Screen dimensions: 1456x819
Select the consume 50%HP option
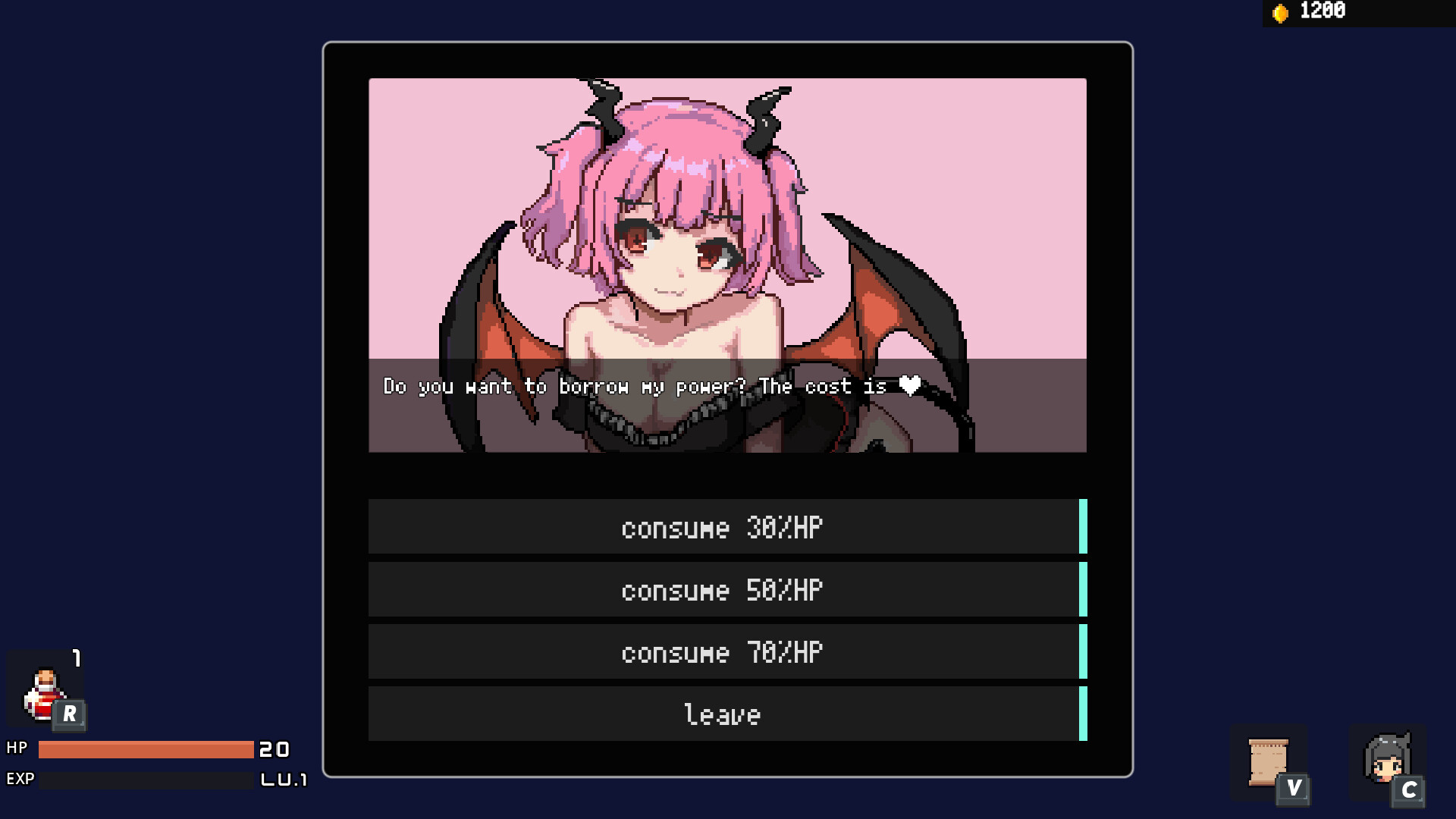coord(723,589)
